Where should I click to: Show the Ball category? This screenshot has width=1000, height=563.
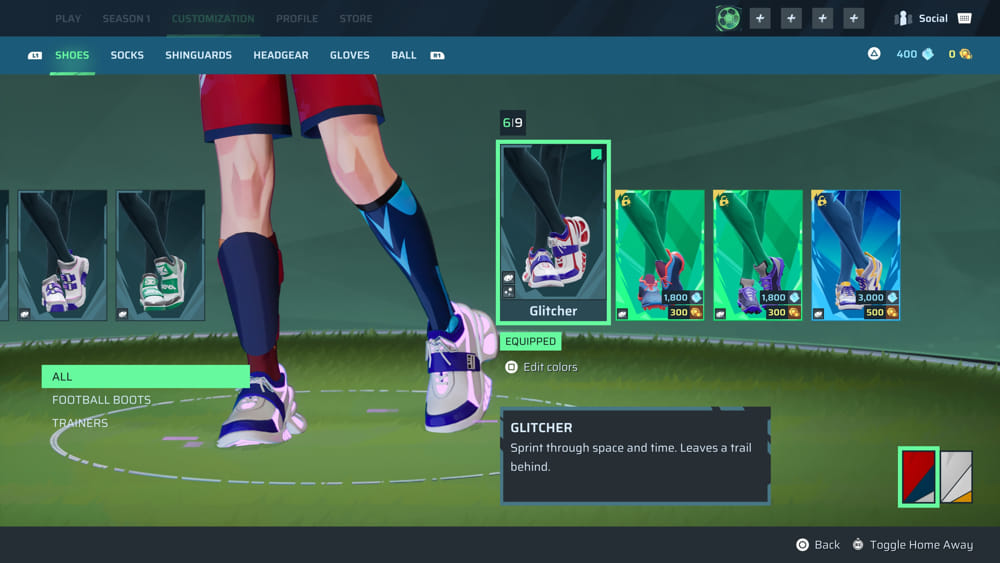tap(404, 55)
